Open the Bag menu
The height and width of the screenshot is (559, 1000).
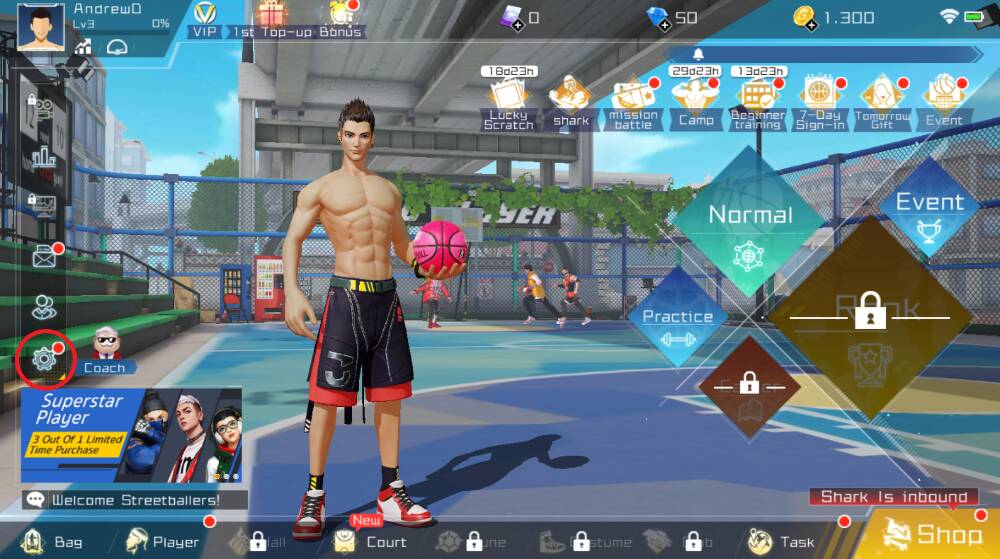pyautogui.click(x=52, y=542)
